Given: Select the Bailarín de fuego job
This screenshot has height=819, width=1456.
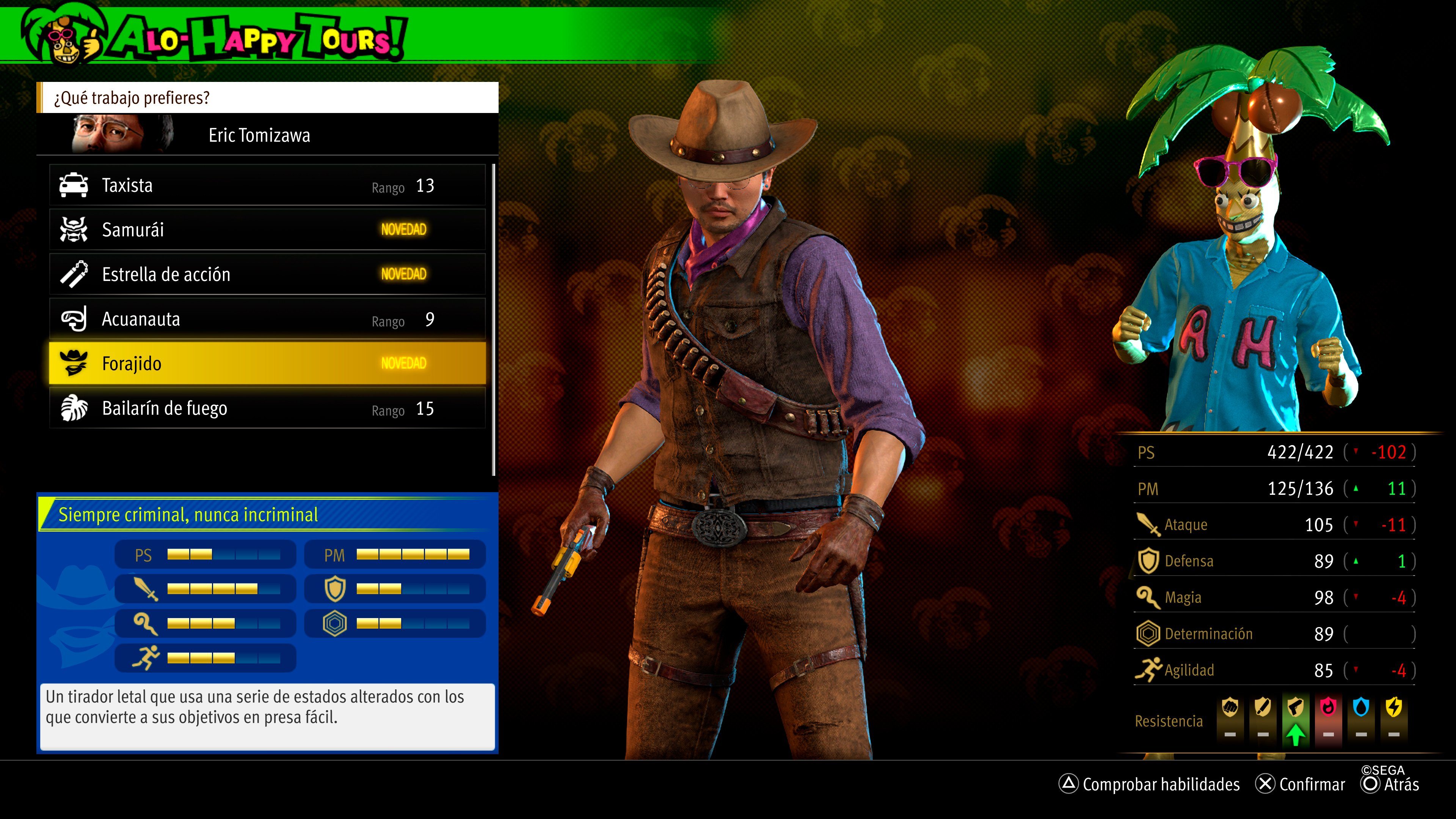Looking at the screenshot, I should [267, 408].
